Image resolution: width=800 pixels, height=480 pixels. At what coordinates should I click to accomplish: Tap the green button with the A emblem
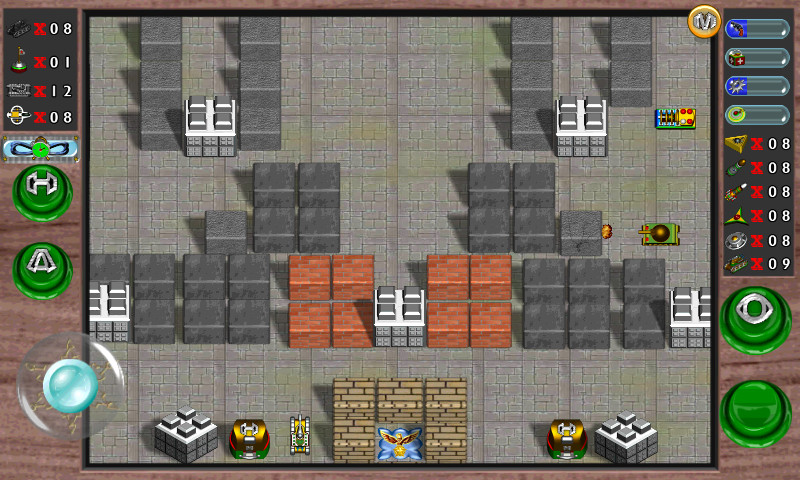pos(42,267)
